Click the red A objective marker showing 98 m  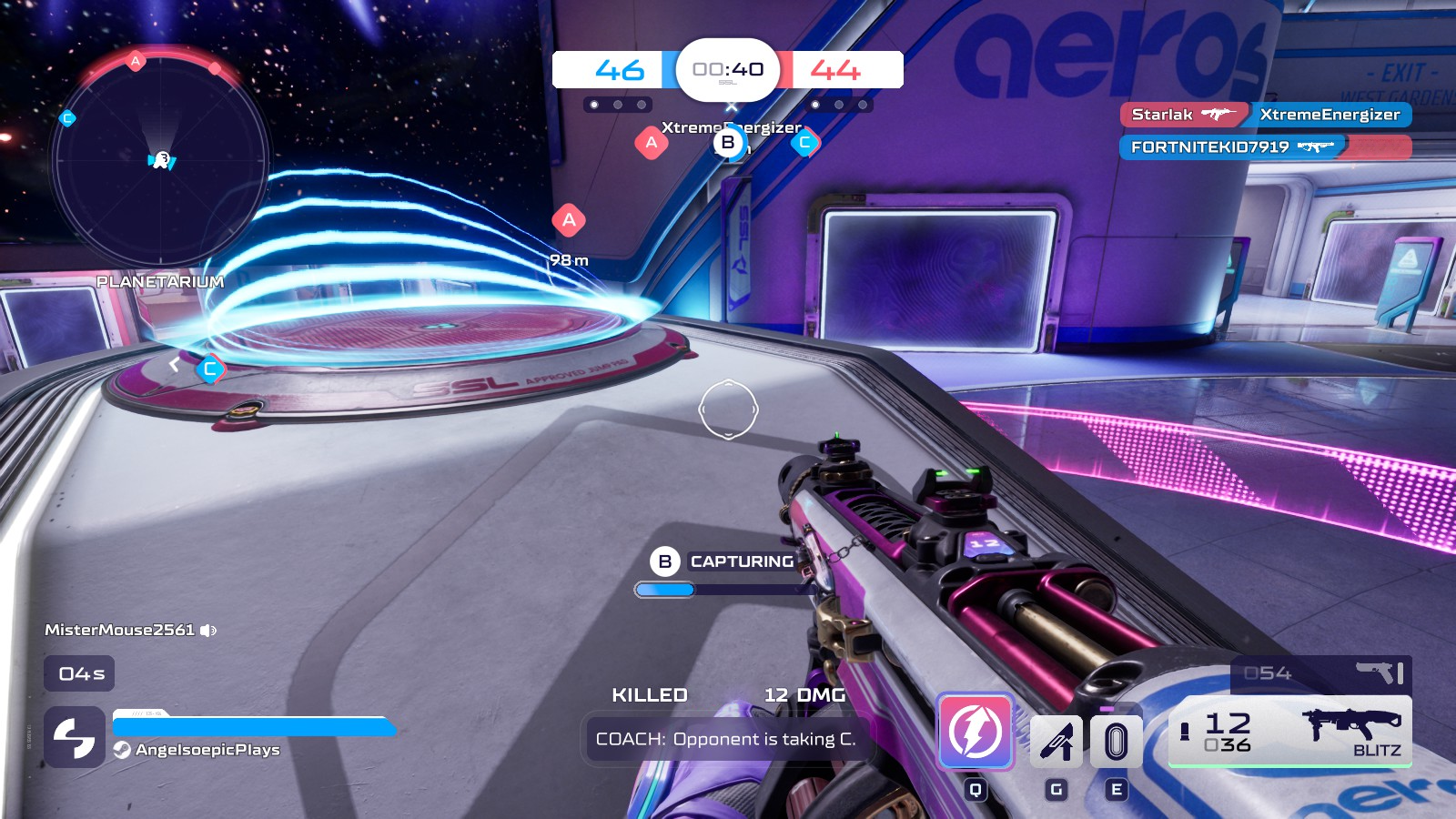(x=569, y=220)
